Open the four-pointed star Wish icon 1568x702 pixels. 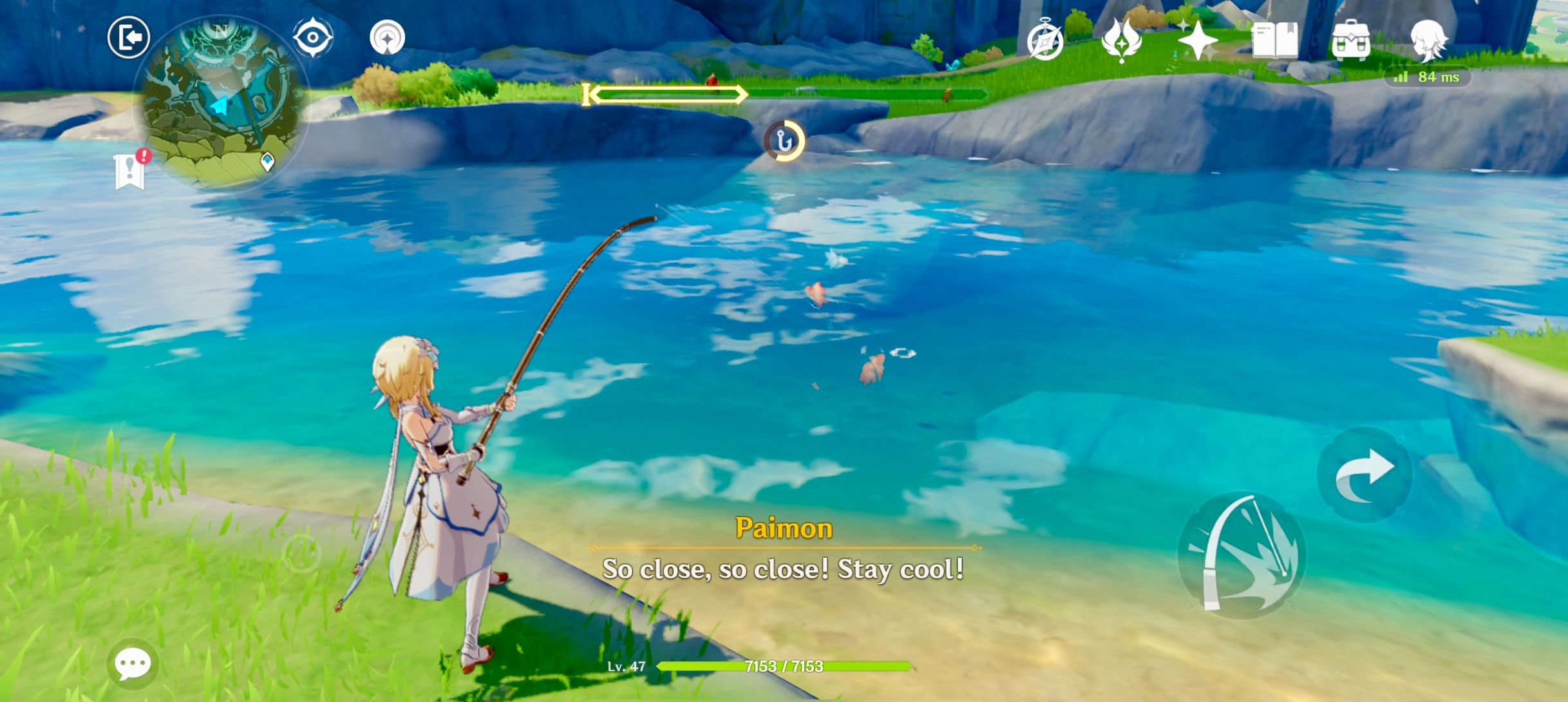pos(1198,41)
